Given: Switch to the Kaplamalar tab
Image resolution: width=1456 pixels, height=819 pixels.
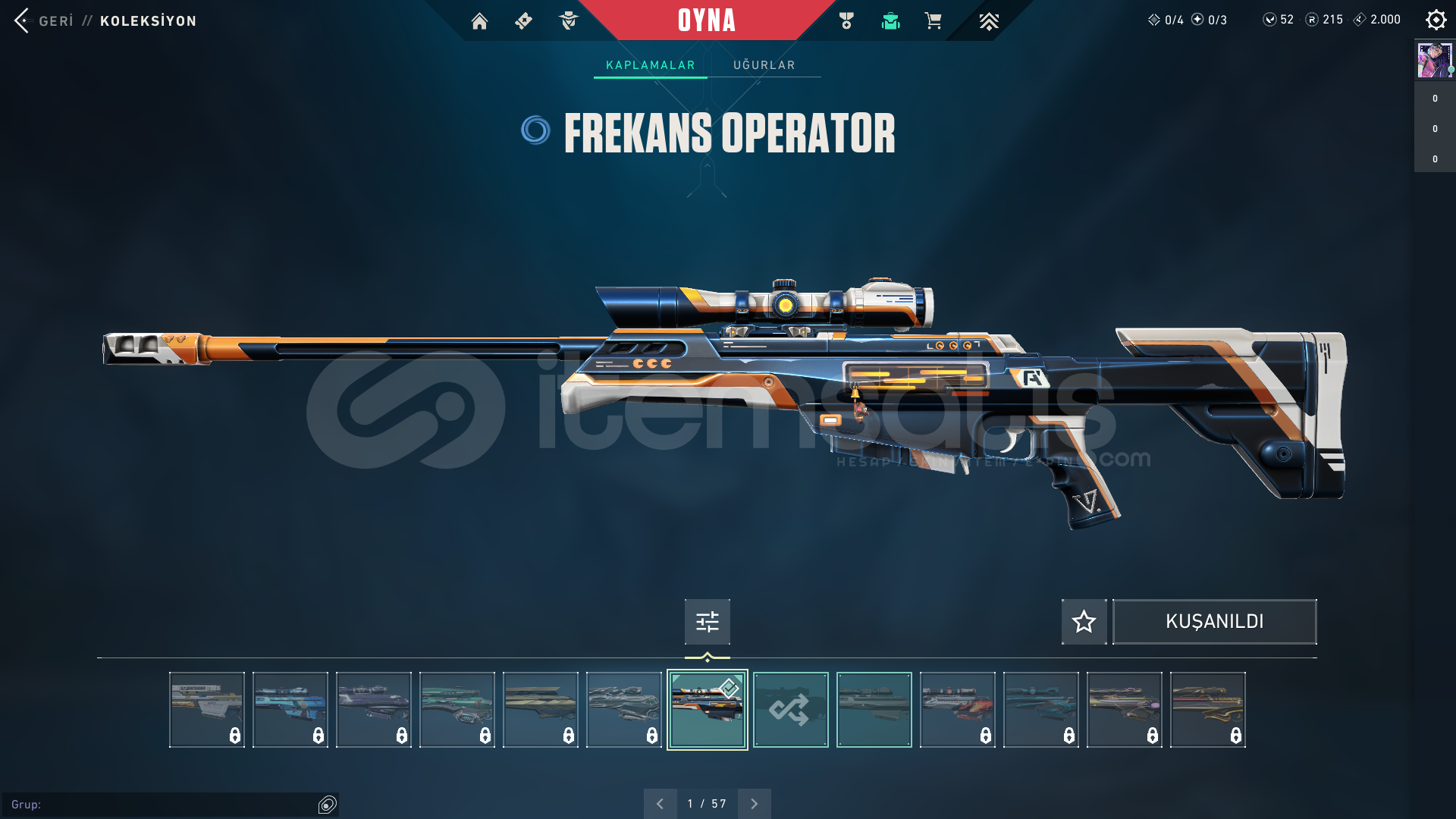Looking at the screenshot, I should tap(650, 65).
